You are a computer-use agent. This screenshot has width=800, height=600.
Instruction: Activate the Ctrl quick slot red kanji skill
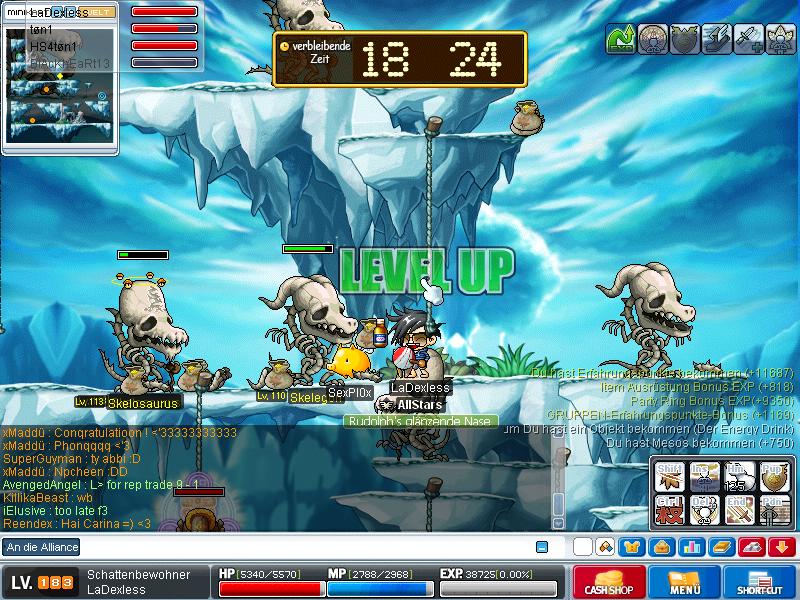(670, 510)
